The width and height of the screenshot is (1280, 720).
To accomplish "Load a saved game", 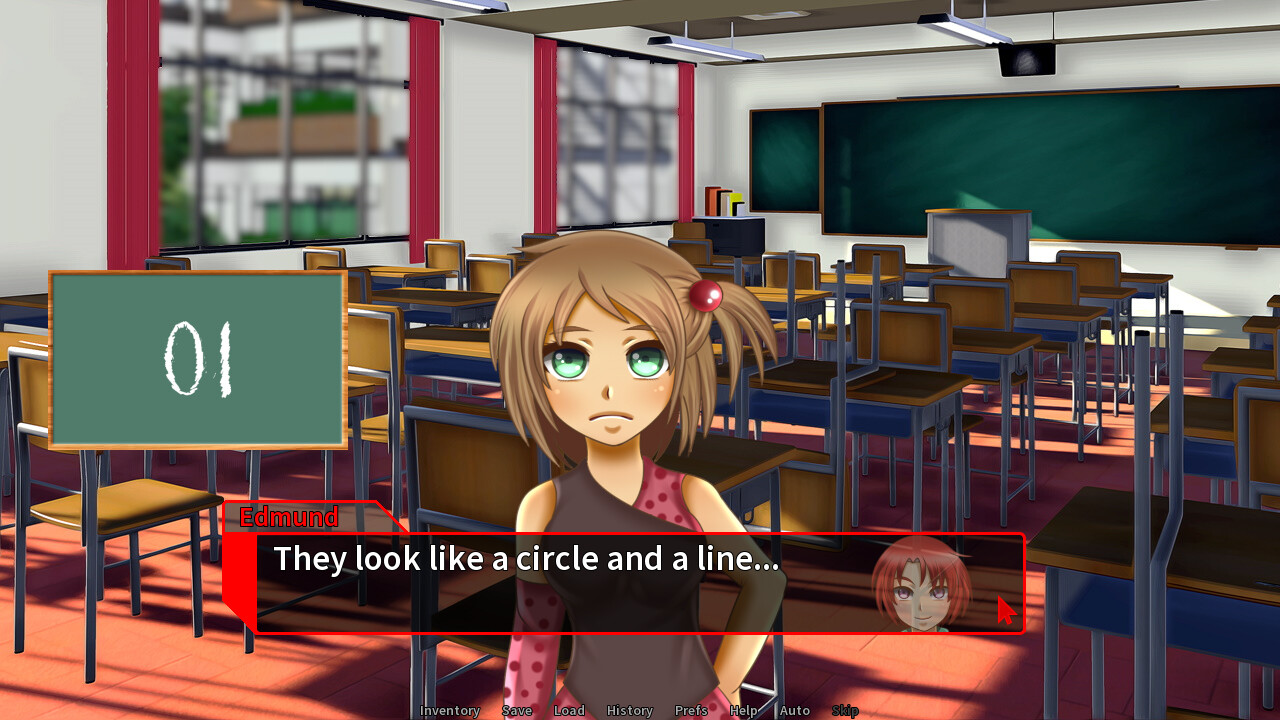I will [x=569, y=710].
